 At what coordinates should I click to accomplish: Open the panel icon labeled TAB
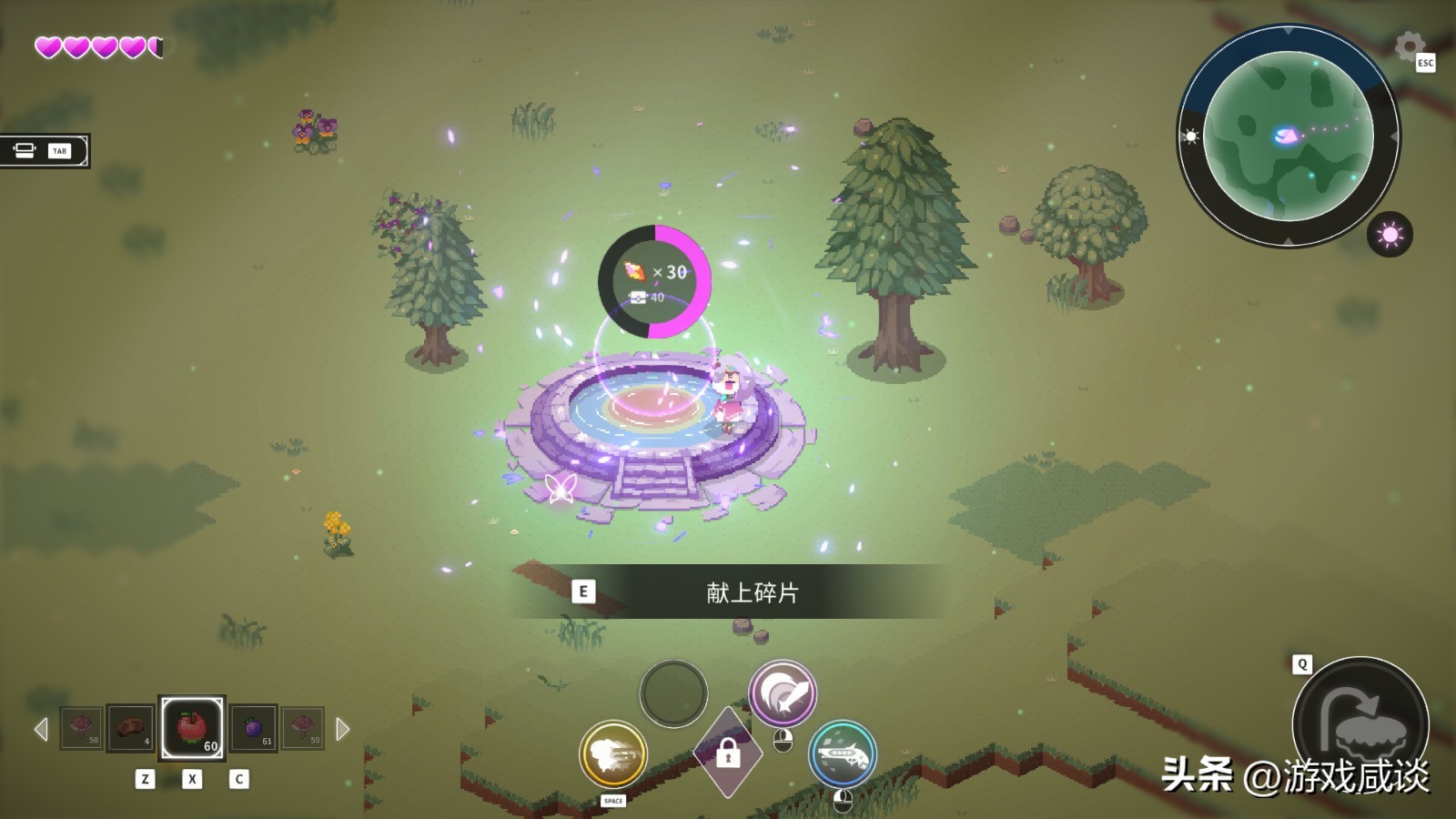click(x=44, y=151)
